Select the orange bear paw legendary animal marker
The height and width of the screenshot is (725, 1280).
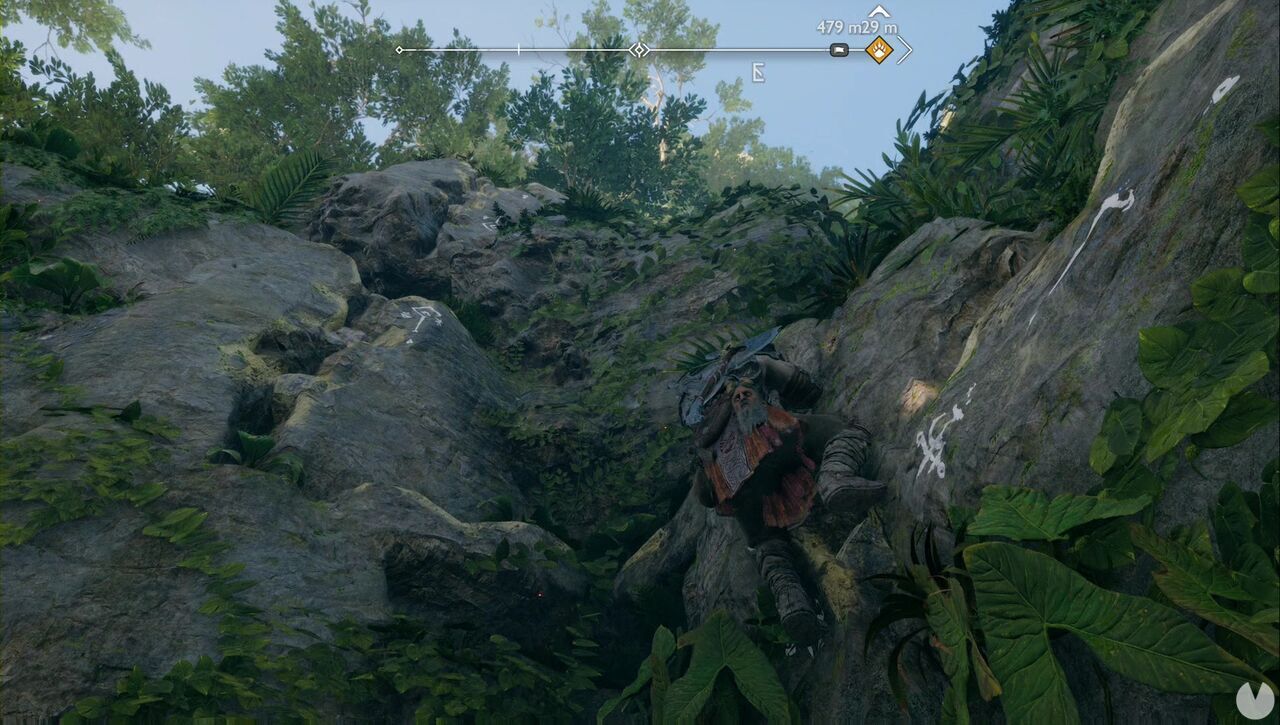coord(880,50)
